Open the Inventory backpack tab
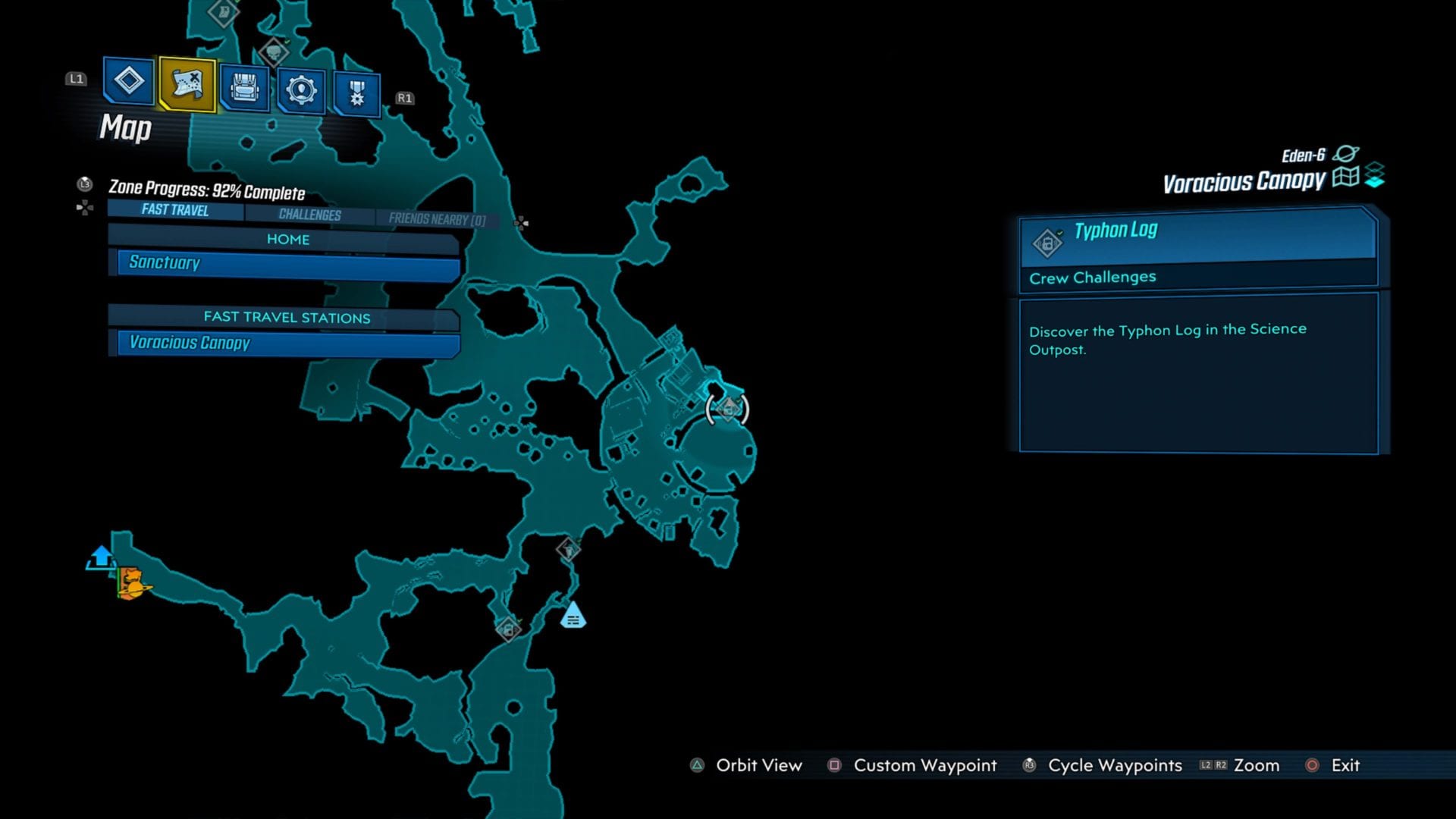This screenshot has height=819, width=1456. click(x=244, y=89)
